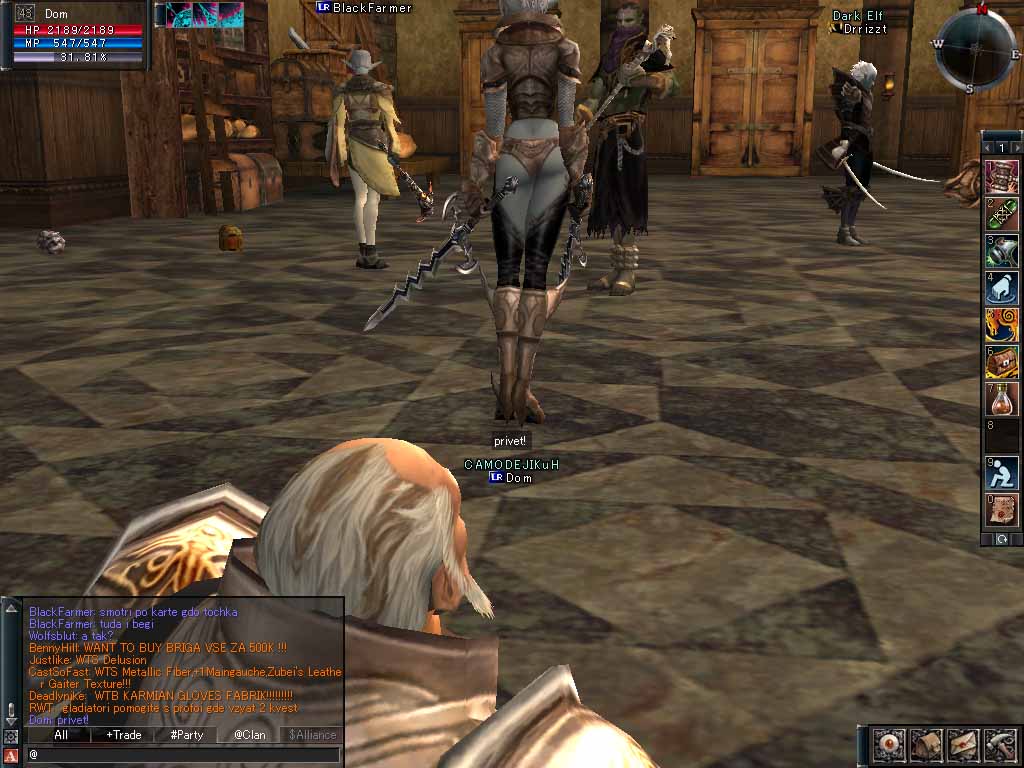The height and width of the screenshot is (768, 1024).
Task: Open the inventory bag from the menu bar
Action: 926,745
